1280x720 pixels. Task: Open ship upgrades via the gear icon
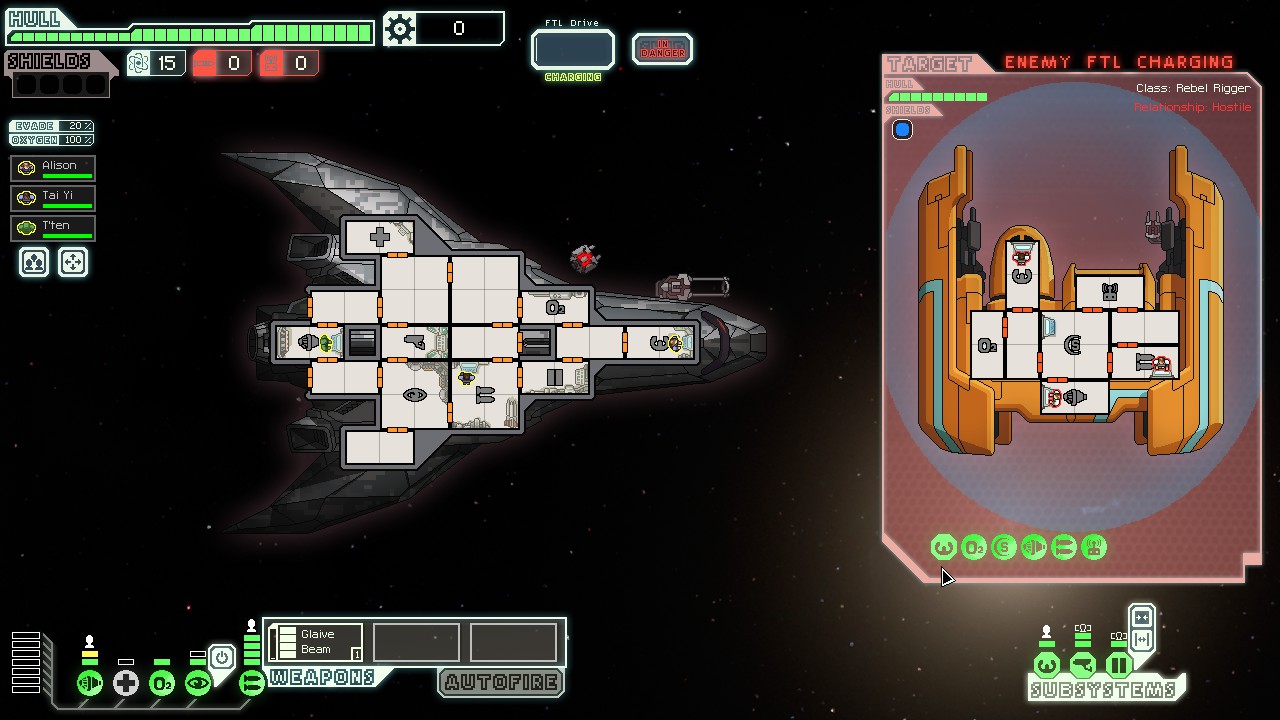[x=400, y=29]
